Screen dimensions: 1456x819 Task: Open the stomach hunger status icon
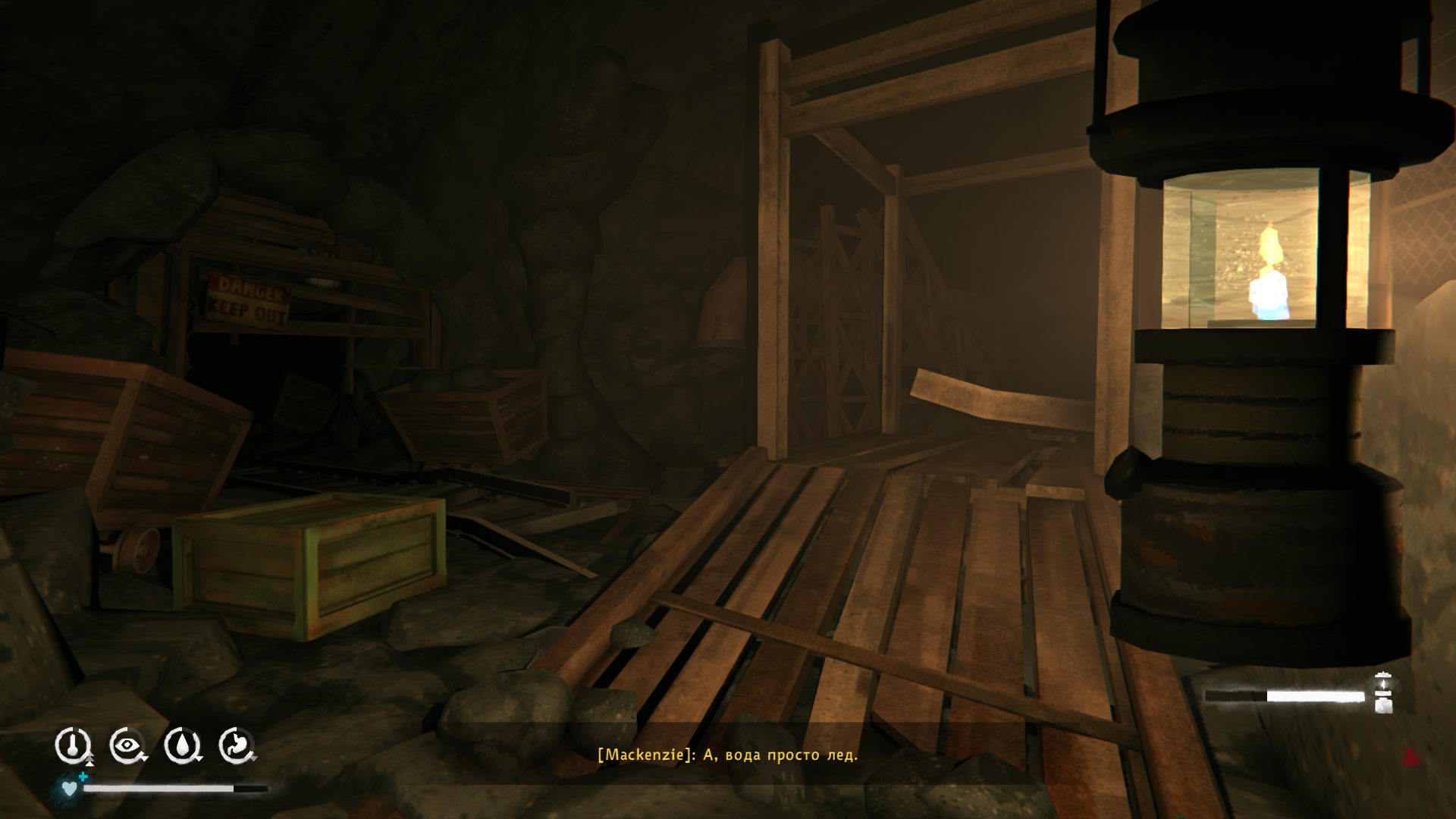click(x=237, y=745)
